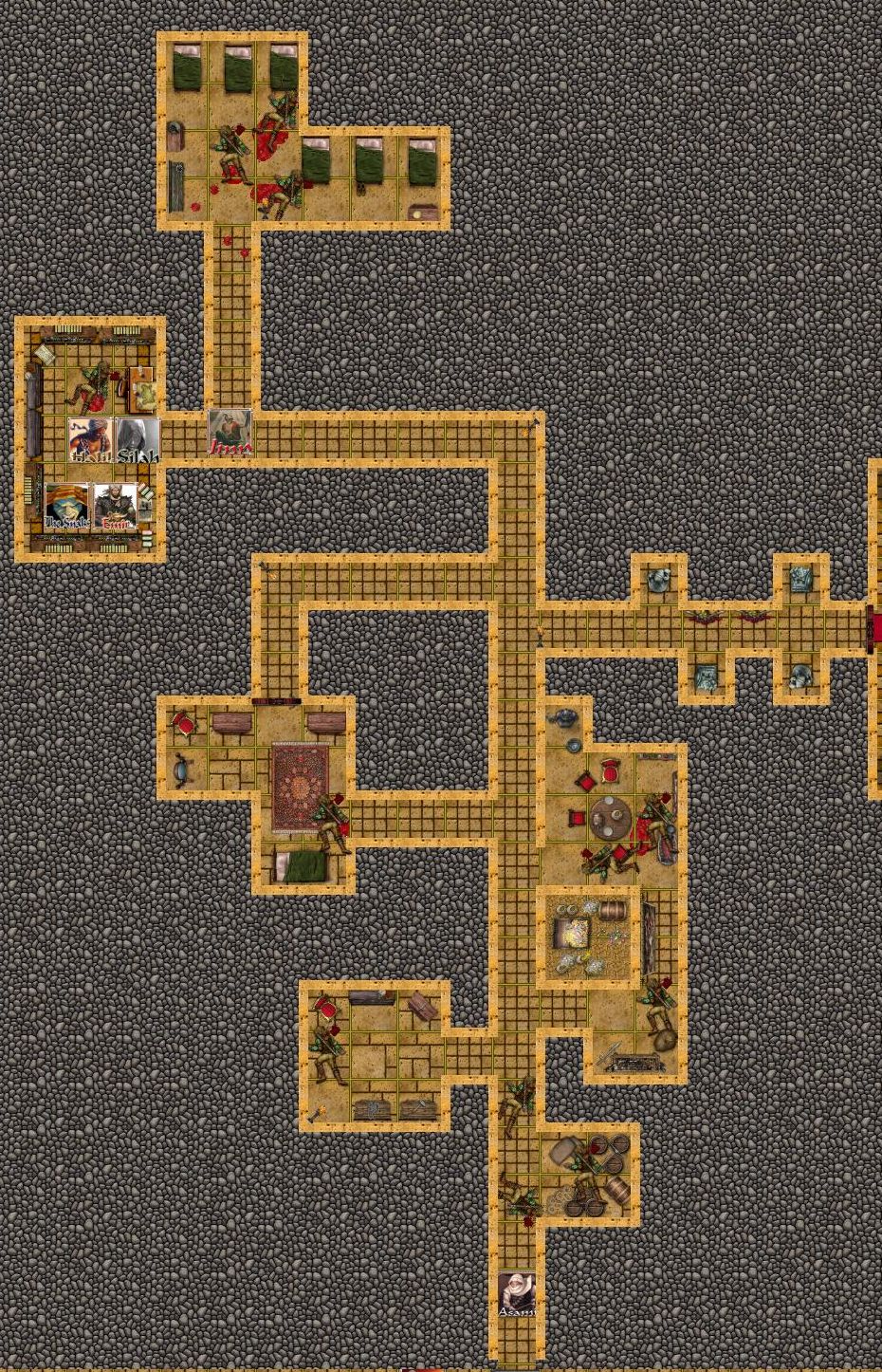The height and width of the screenshot is (1372, 882).
Task: Select the Asami character token
Action: pyautogui.click(x=517, y=1295)
